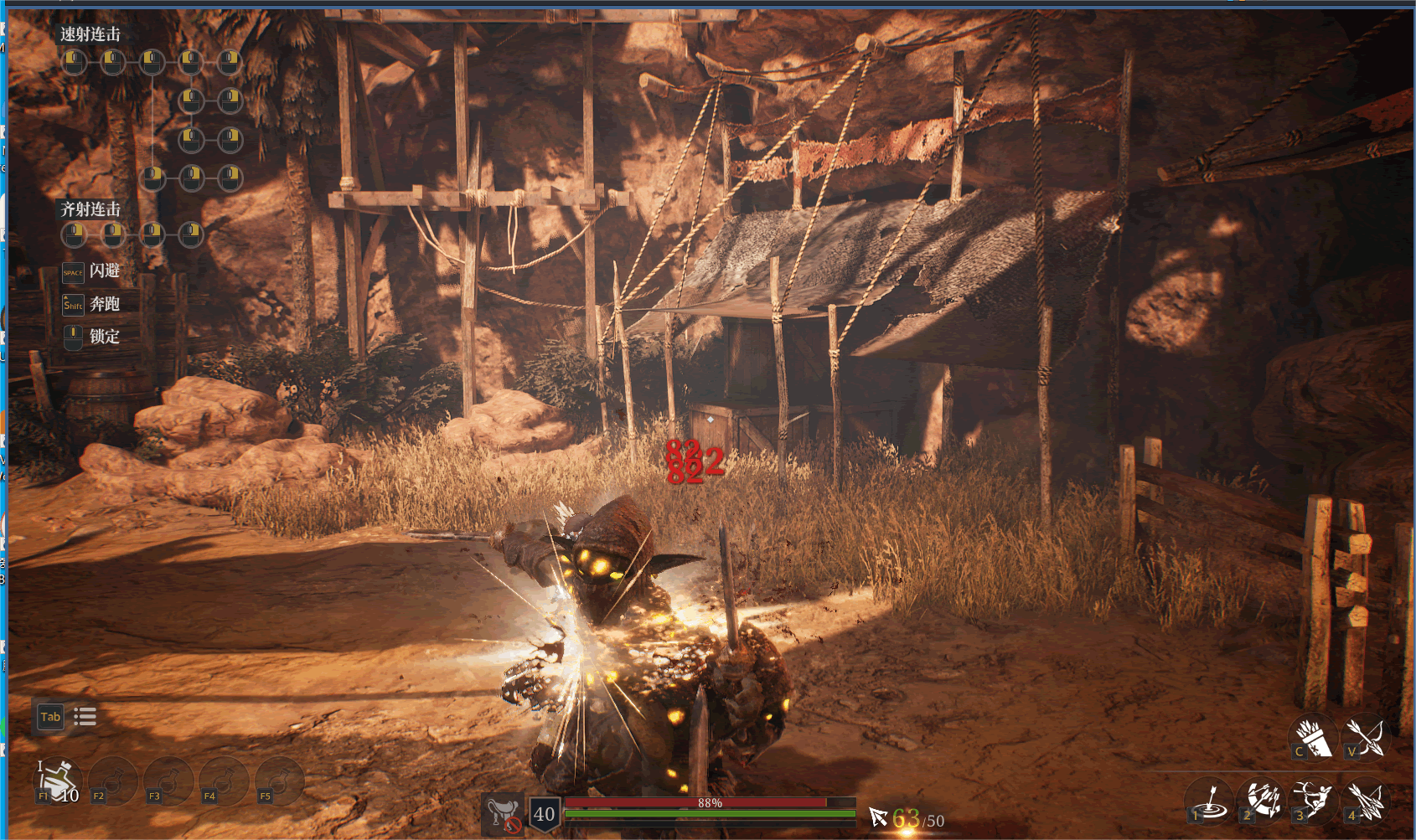The width and height of the screenshot is (1416, 840).
Task: Open the list menu beside Tab
Action: [85, 717]
